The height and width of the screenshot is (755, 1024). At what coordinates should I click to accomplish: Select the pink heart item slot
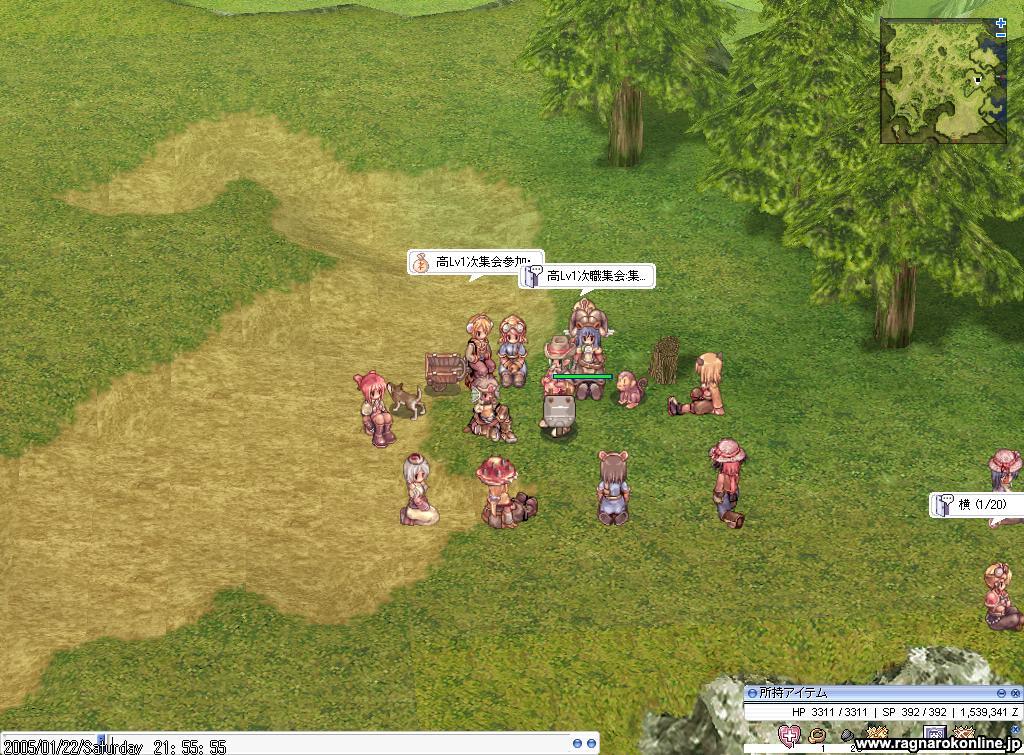[x=789, y=737]
